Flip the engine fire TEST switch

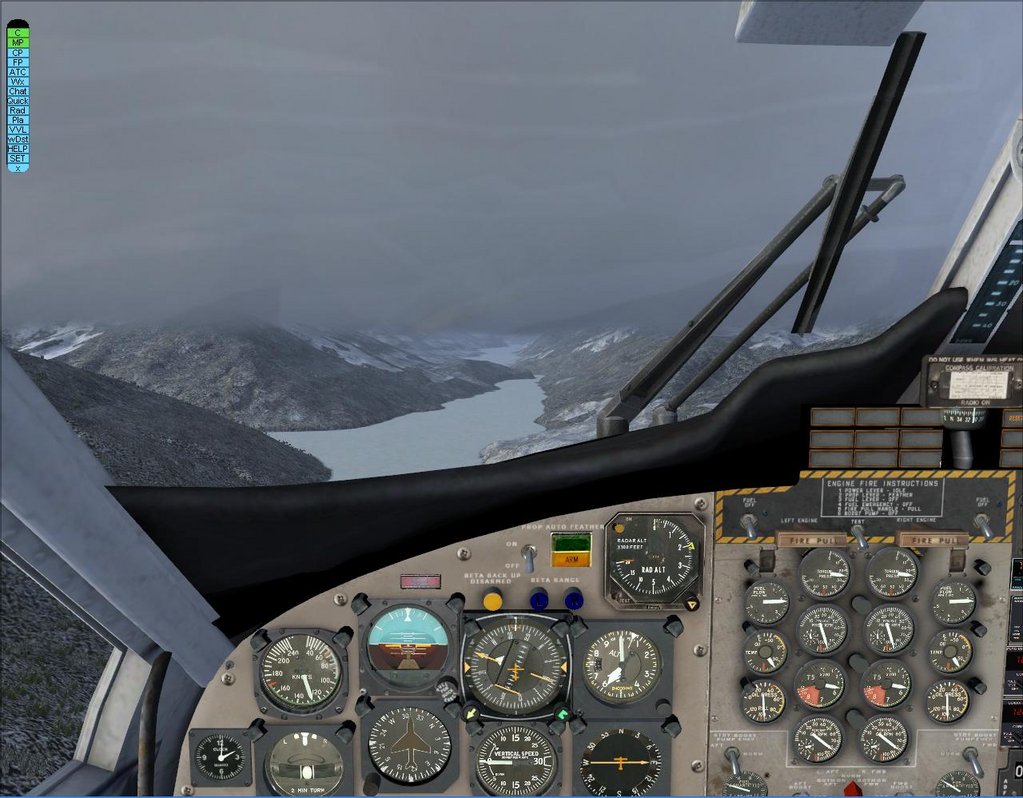859,535
